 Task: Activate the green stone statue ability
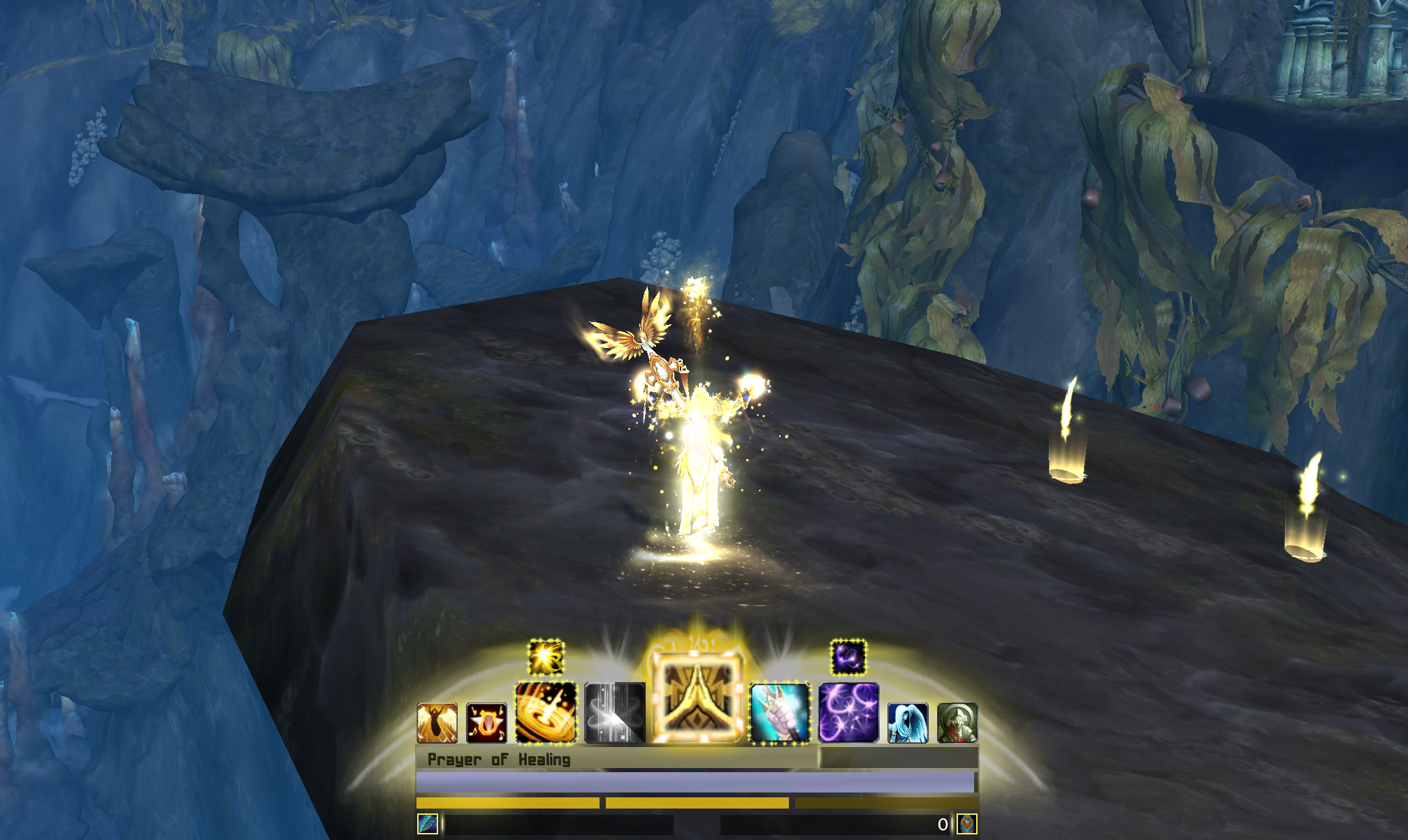click(957, 723)
